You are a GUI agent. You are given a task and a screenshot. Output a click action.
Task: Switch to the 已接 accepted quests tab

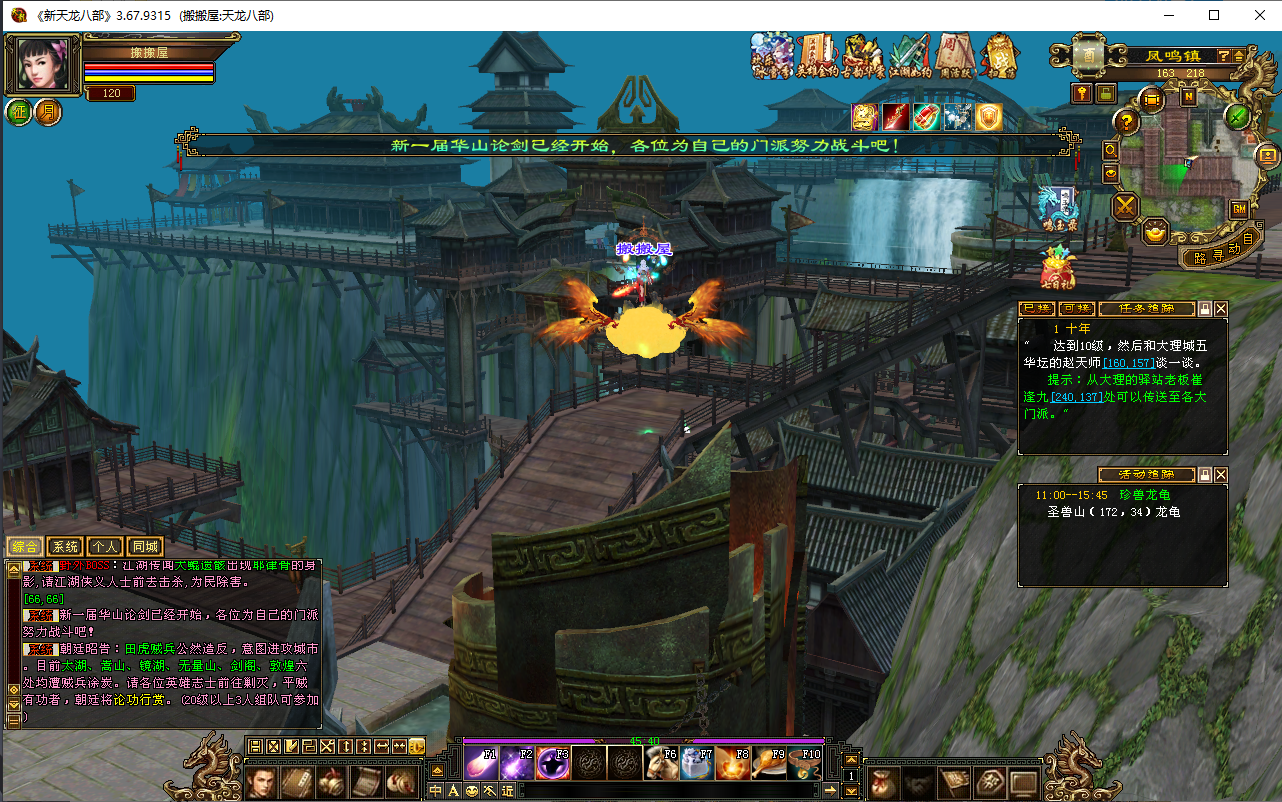1037,309
